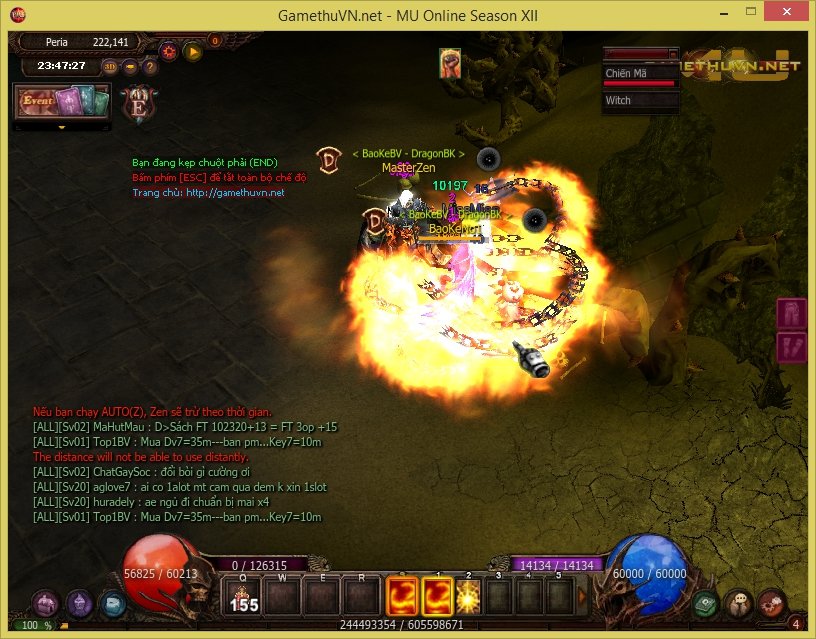Open the purple pants equipment icon
This screenshot has height=639, width=816.
pyautogui.click(x=791, y=313)
